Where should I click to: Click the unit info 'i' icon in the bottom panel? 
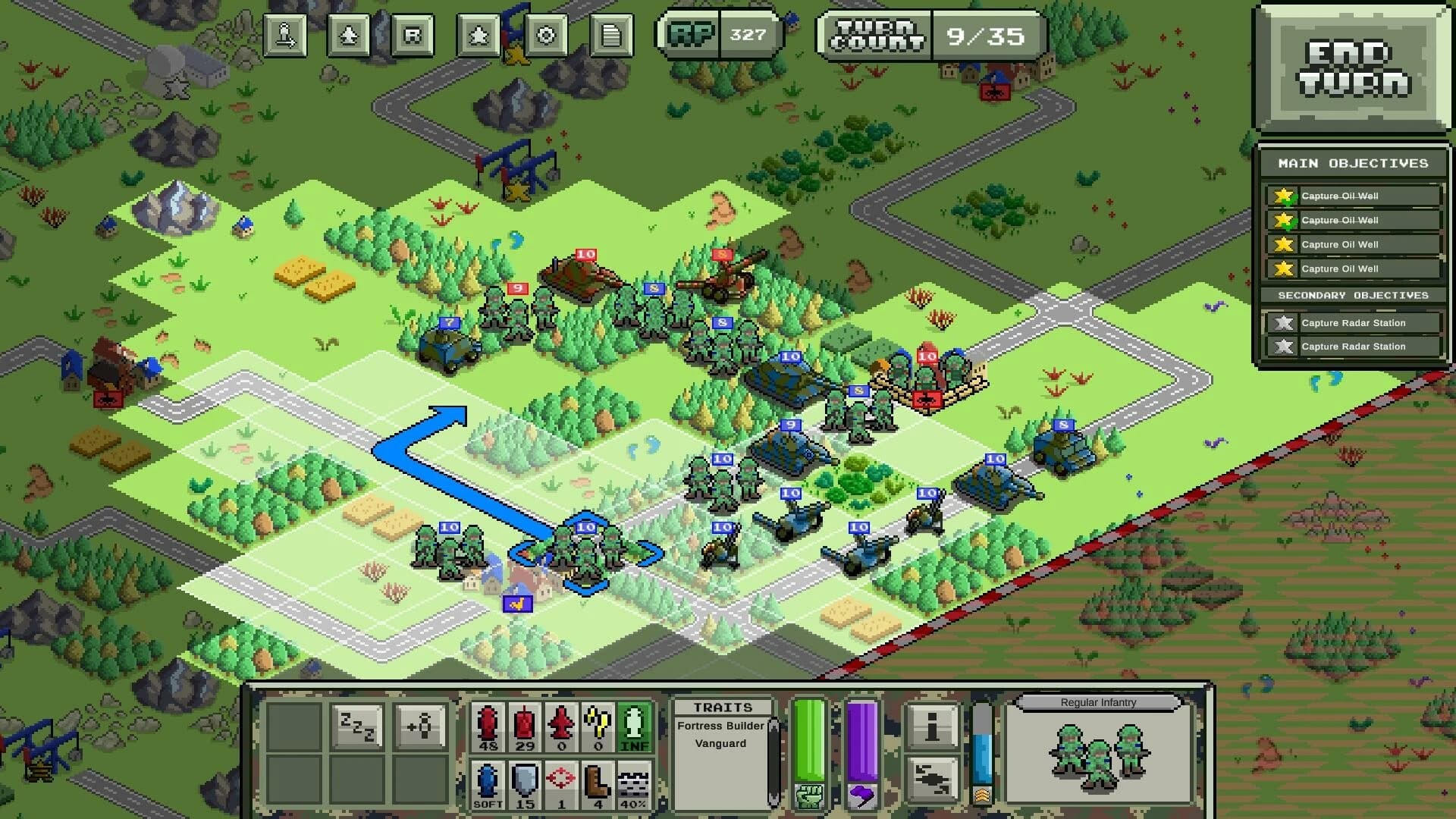[x=934, y=726]
